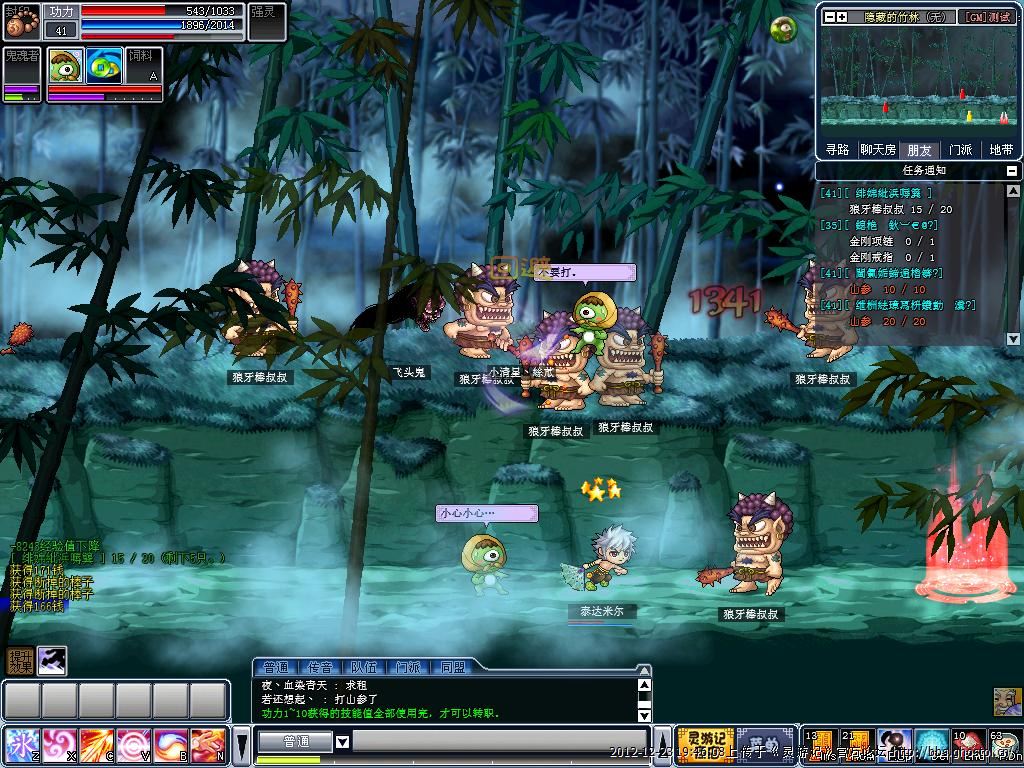Click the chat message input field

click(500, 742)
